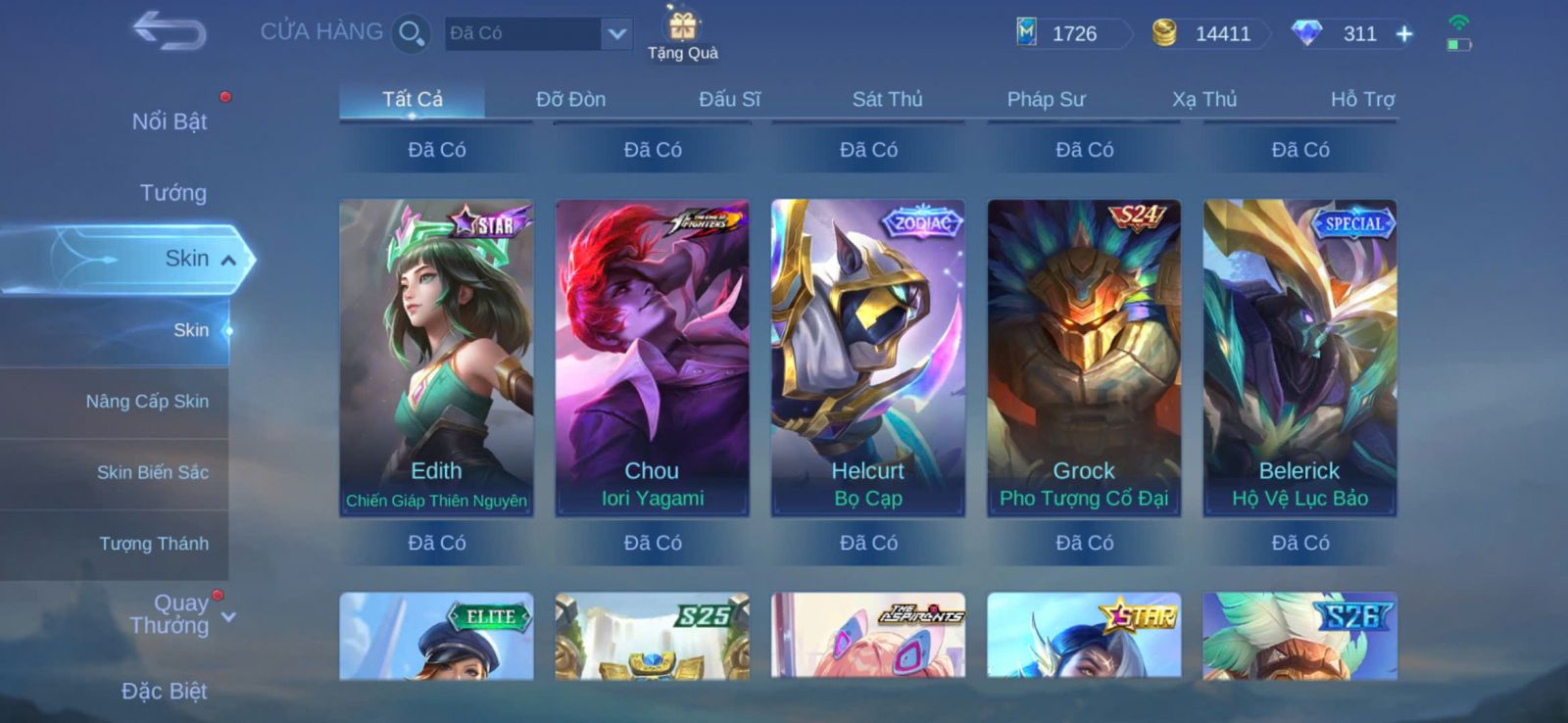
Task: Select the Pháp Sư category
Action: 1046,99
